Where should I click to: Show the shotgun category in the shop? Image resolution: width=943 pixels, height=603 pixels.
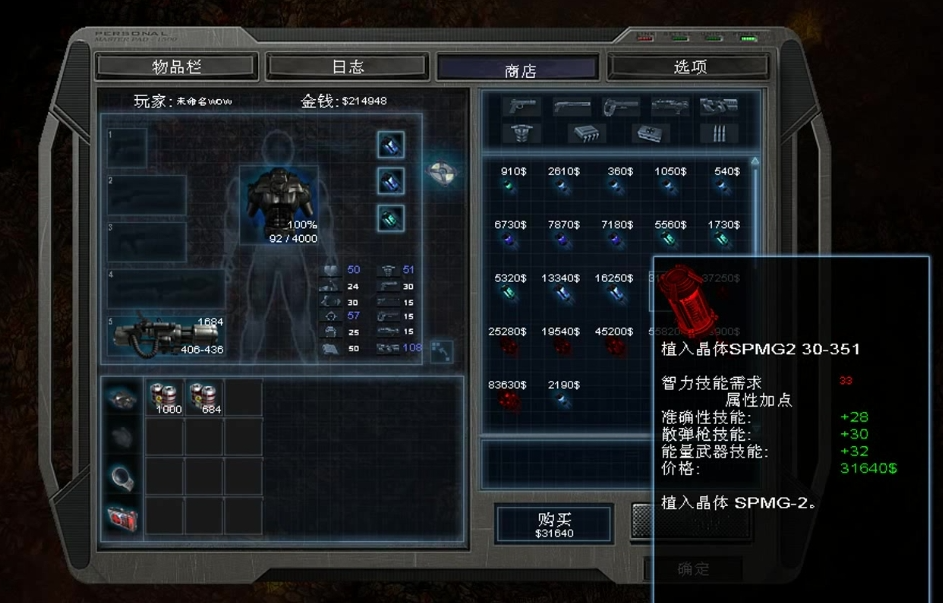coord(571,106)
